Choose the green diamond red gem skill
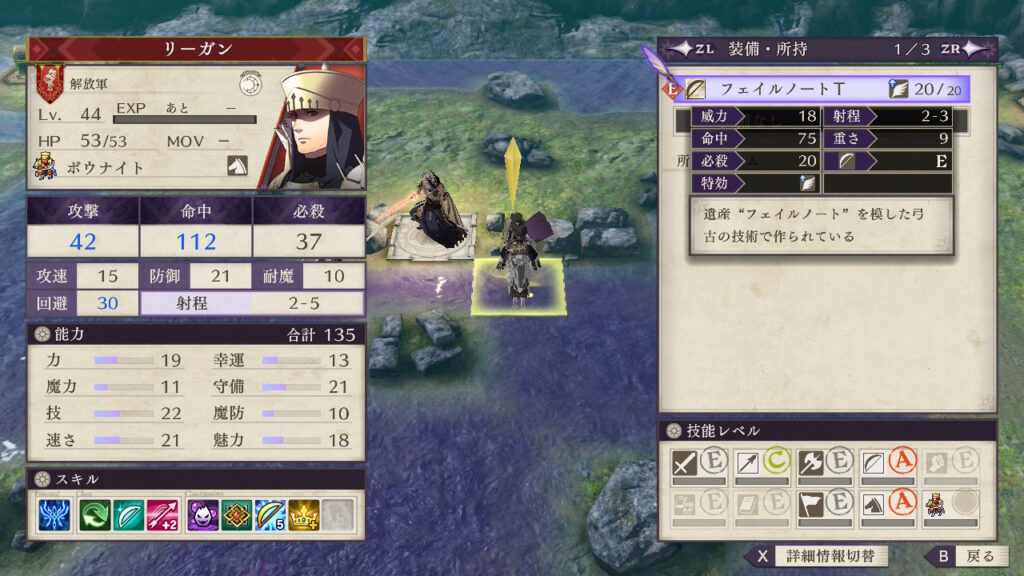This screenshot has width=1024, height=576. (237, 514)
